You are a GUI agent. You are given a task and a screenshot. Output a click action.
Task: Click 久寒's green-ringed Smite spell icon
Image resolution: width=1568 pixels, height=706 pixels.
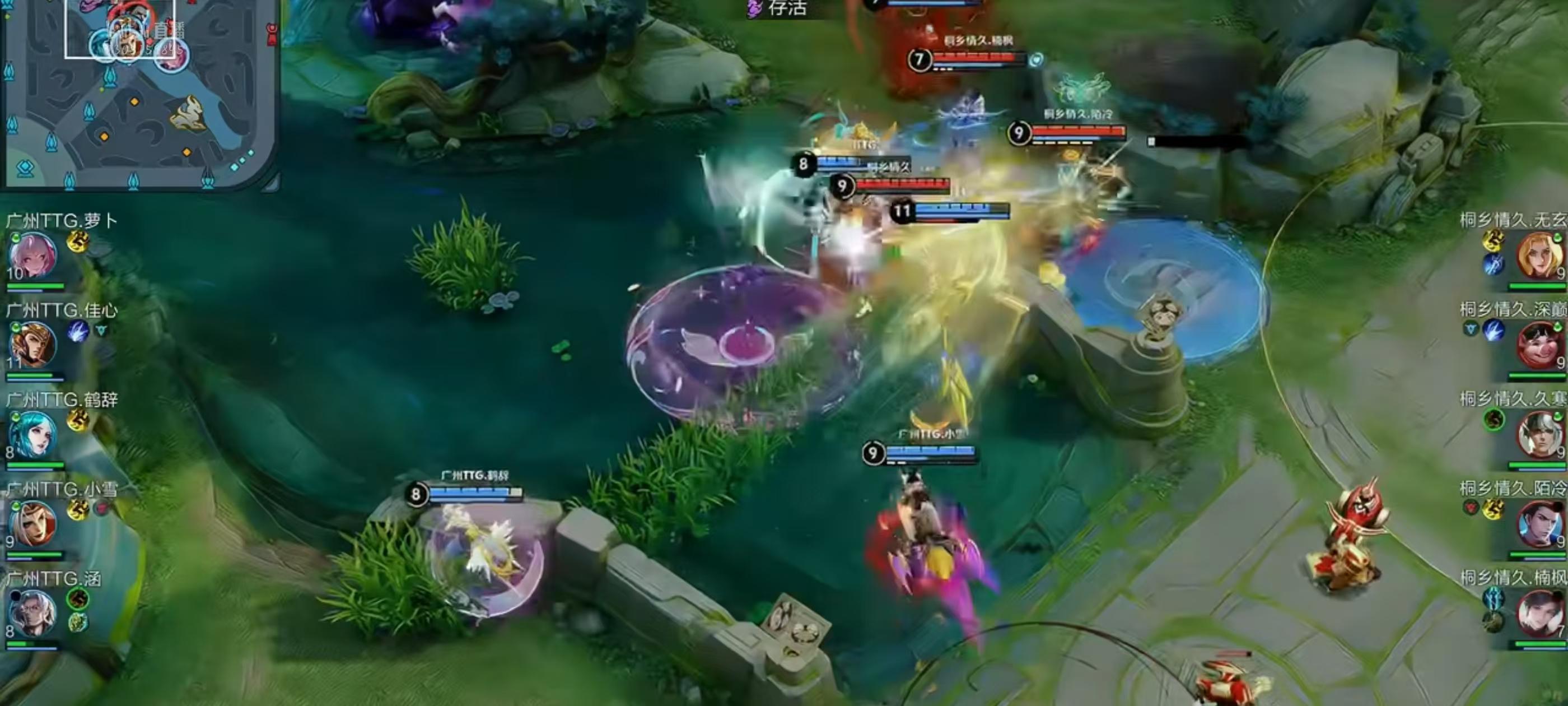click(x=1493, y=420)
